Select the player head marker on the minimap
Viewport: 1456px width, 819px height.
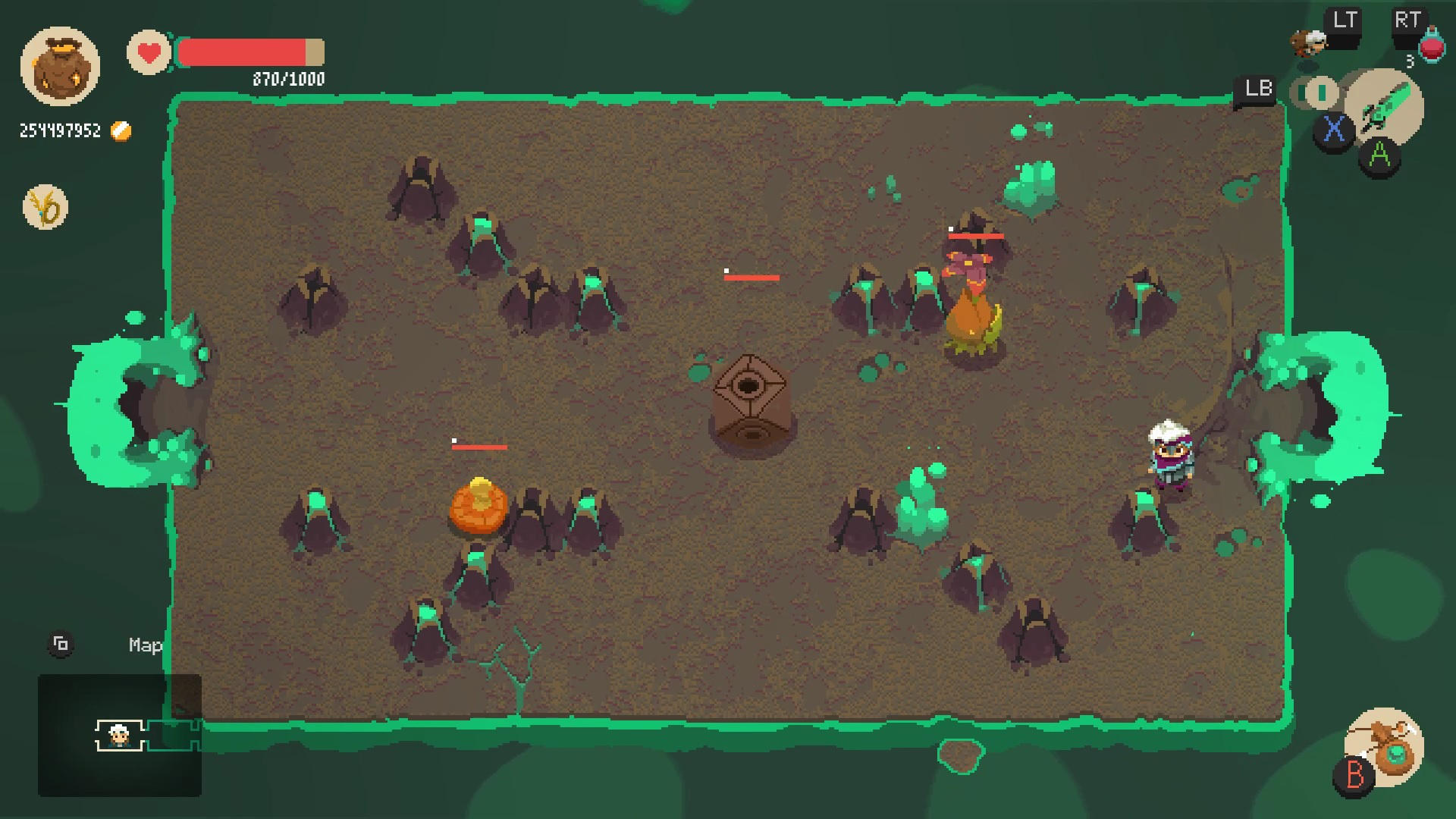pos(118,734)
